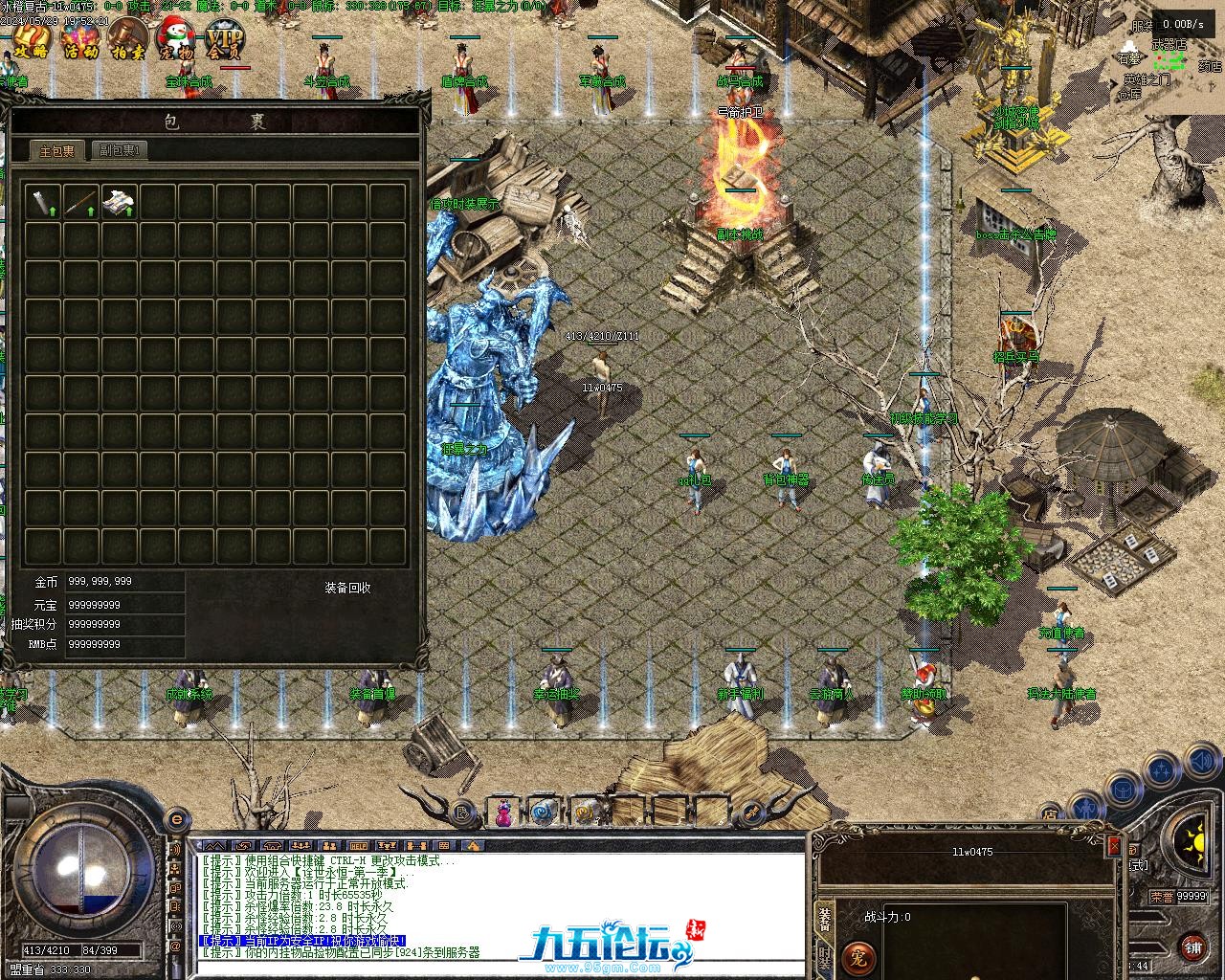Switch to the 主包裹 main bag tab
Screen dimensions: 1225x980
pyautogui.click(x=57, y=150)
